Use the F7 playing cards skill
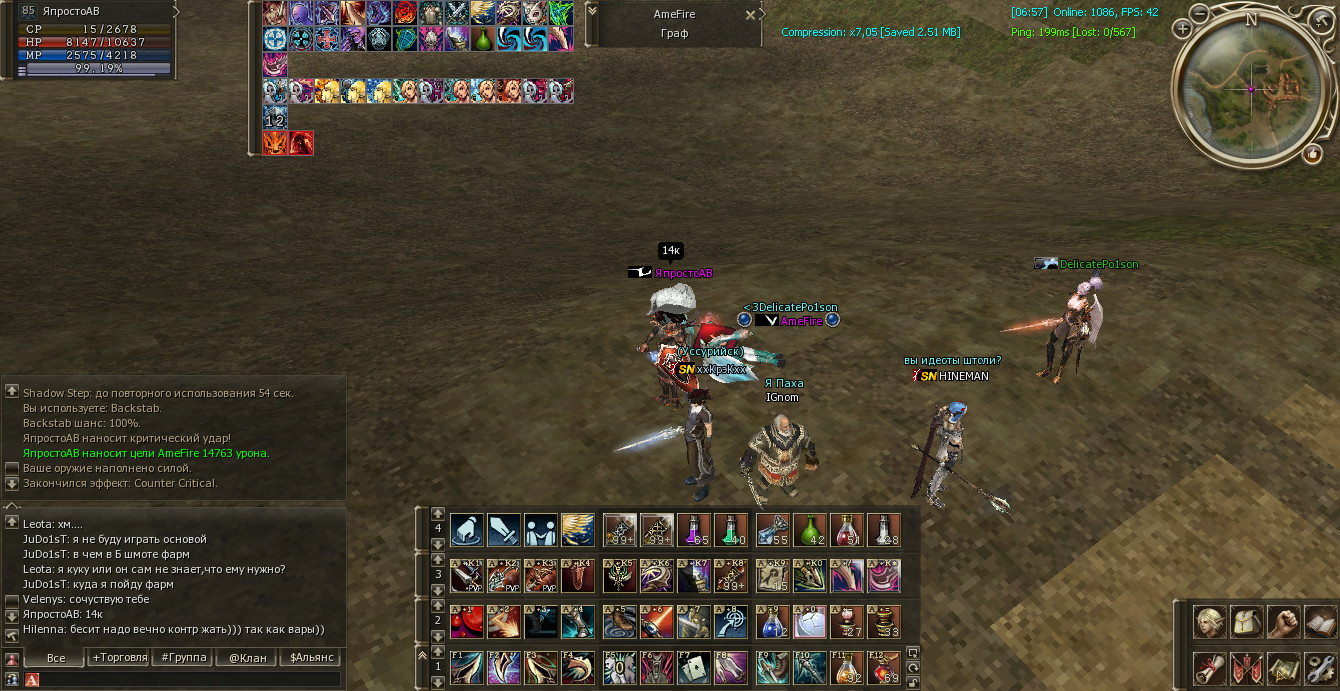1340x691 pixels. (695, 667)
